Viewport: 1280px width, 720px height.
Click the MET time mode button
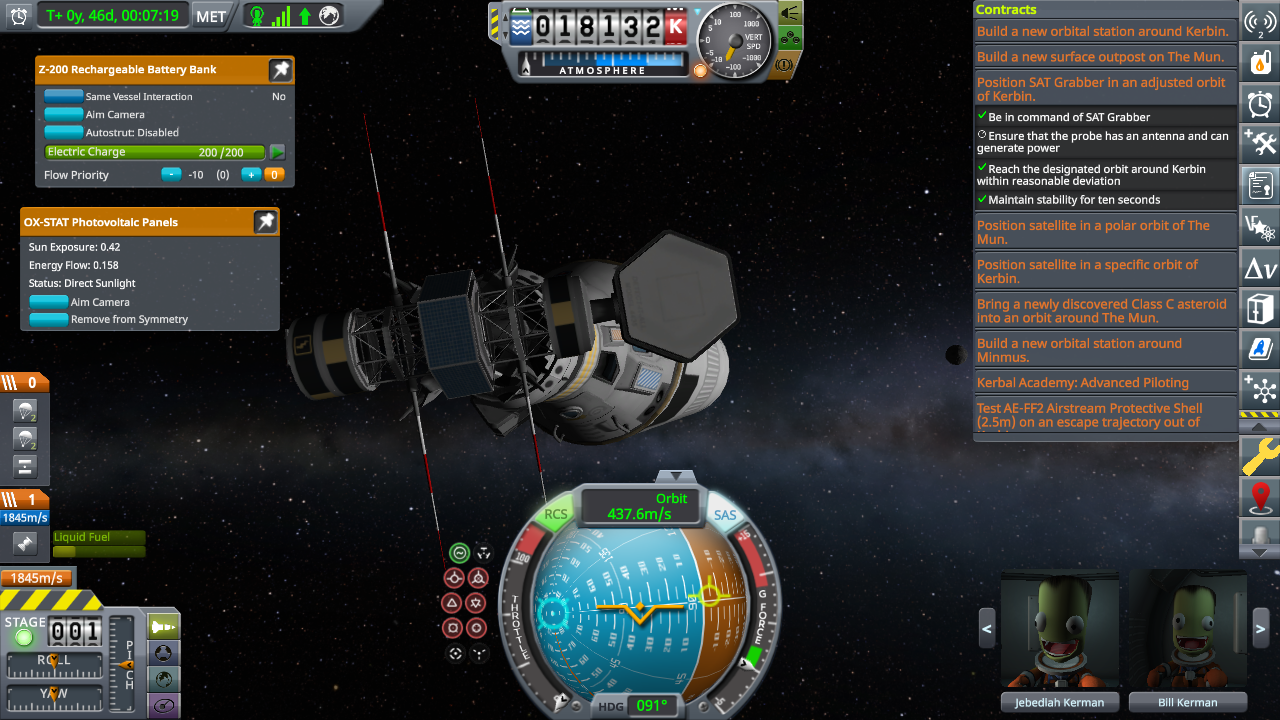tap(210, 16)
